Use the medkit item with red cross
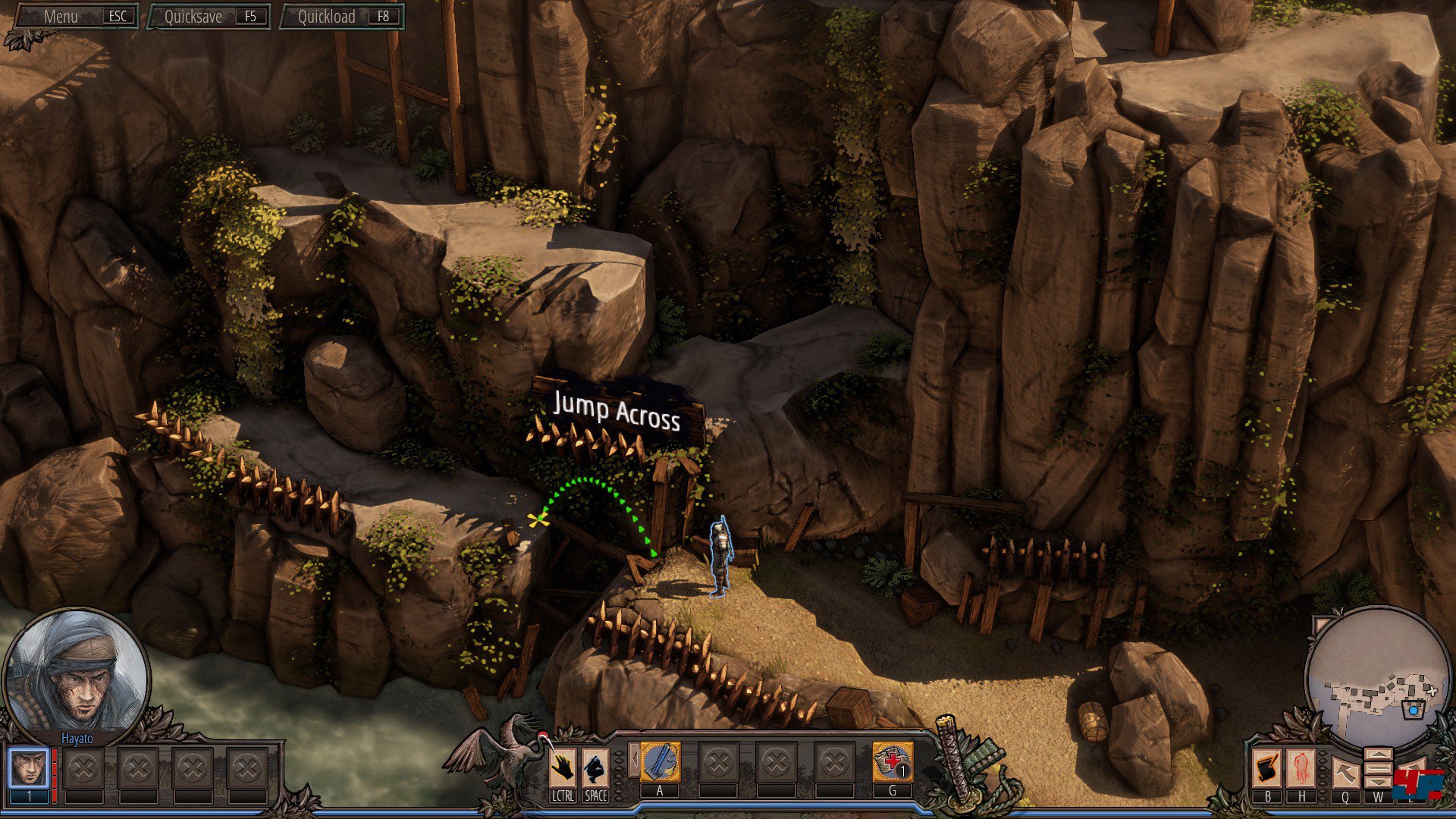The width and height of the screenshot is (1456, 819). coord(893,762)
